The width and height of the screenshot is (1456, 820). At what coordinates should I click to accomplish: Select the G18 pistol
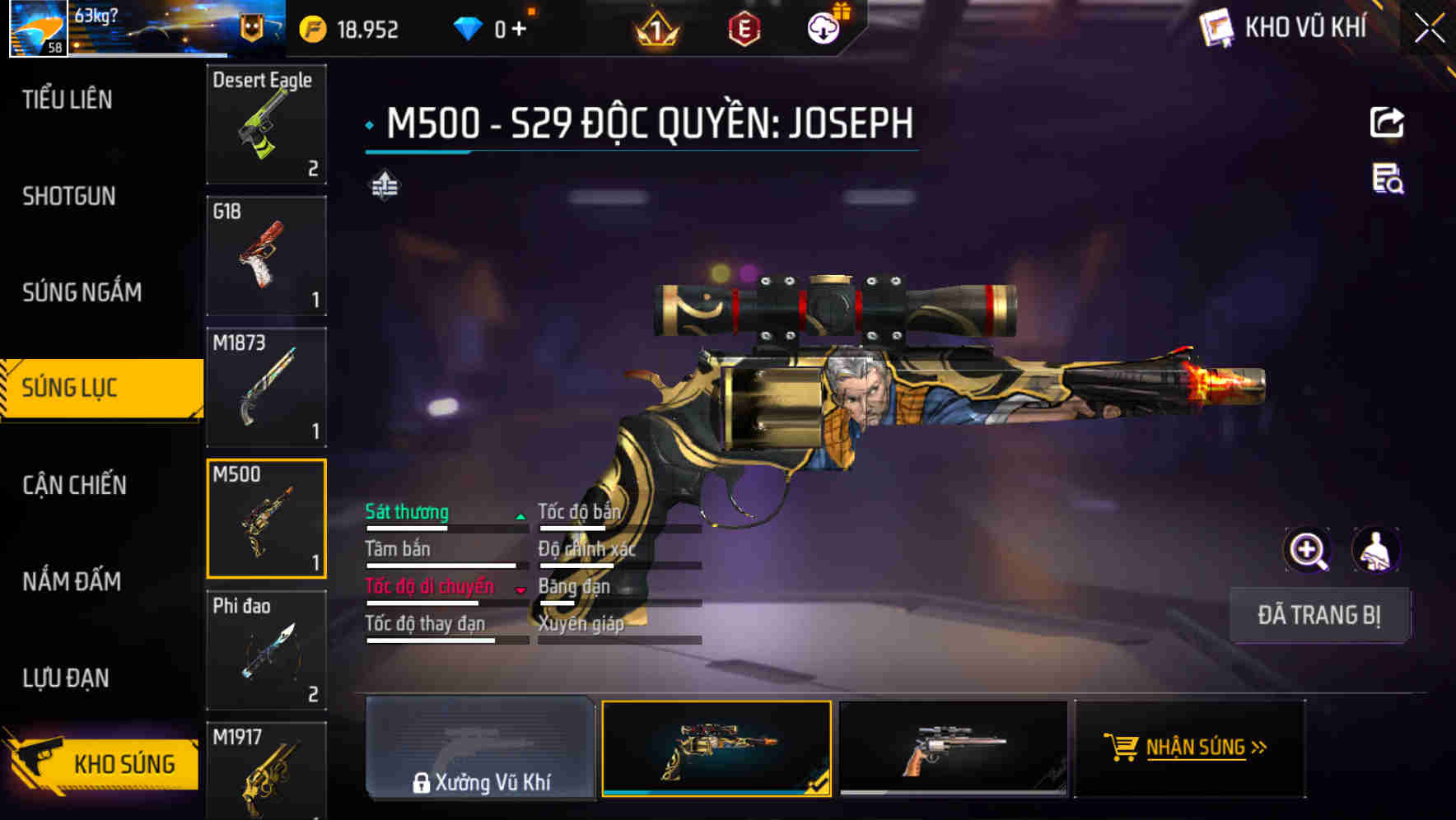click(266, 255)
